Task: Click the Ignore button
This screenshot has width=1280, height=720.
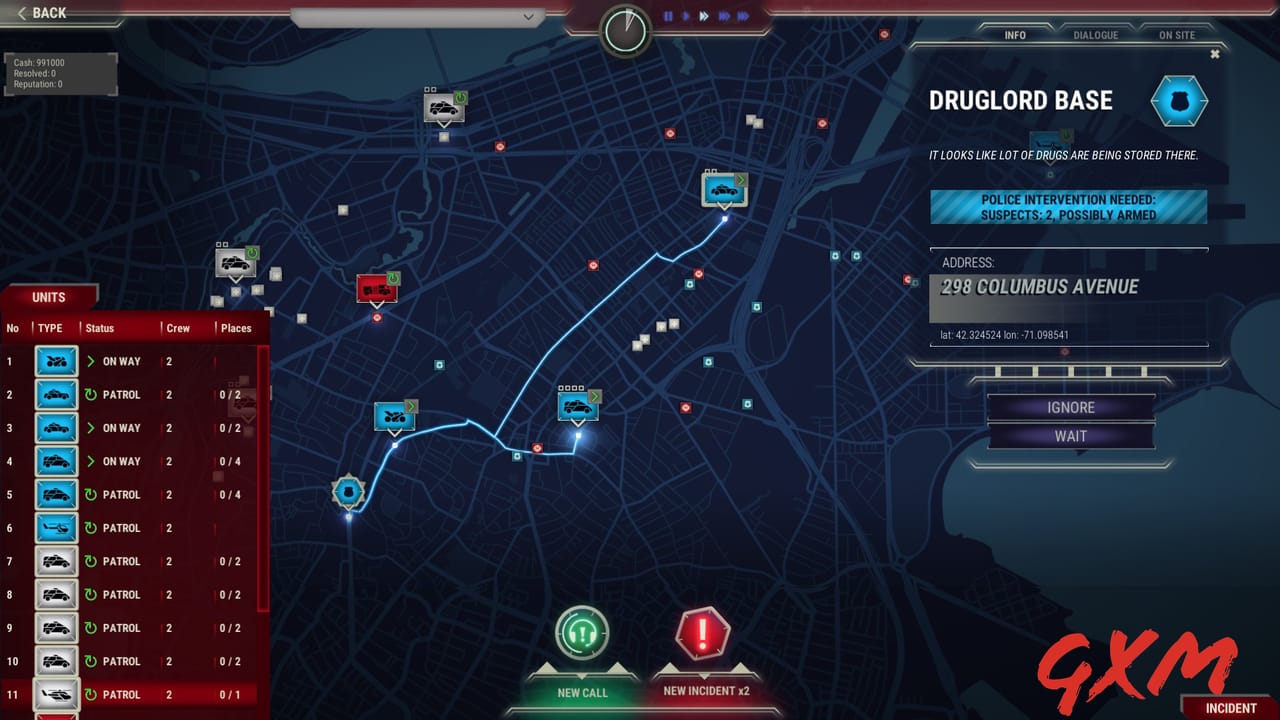Action: (1070, 407)
